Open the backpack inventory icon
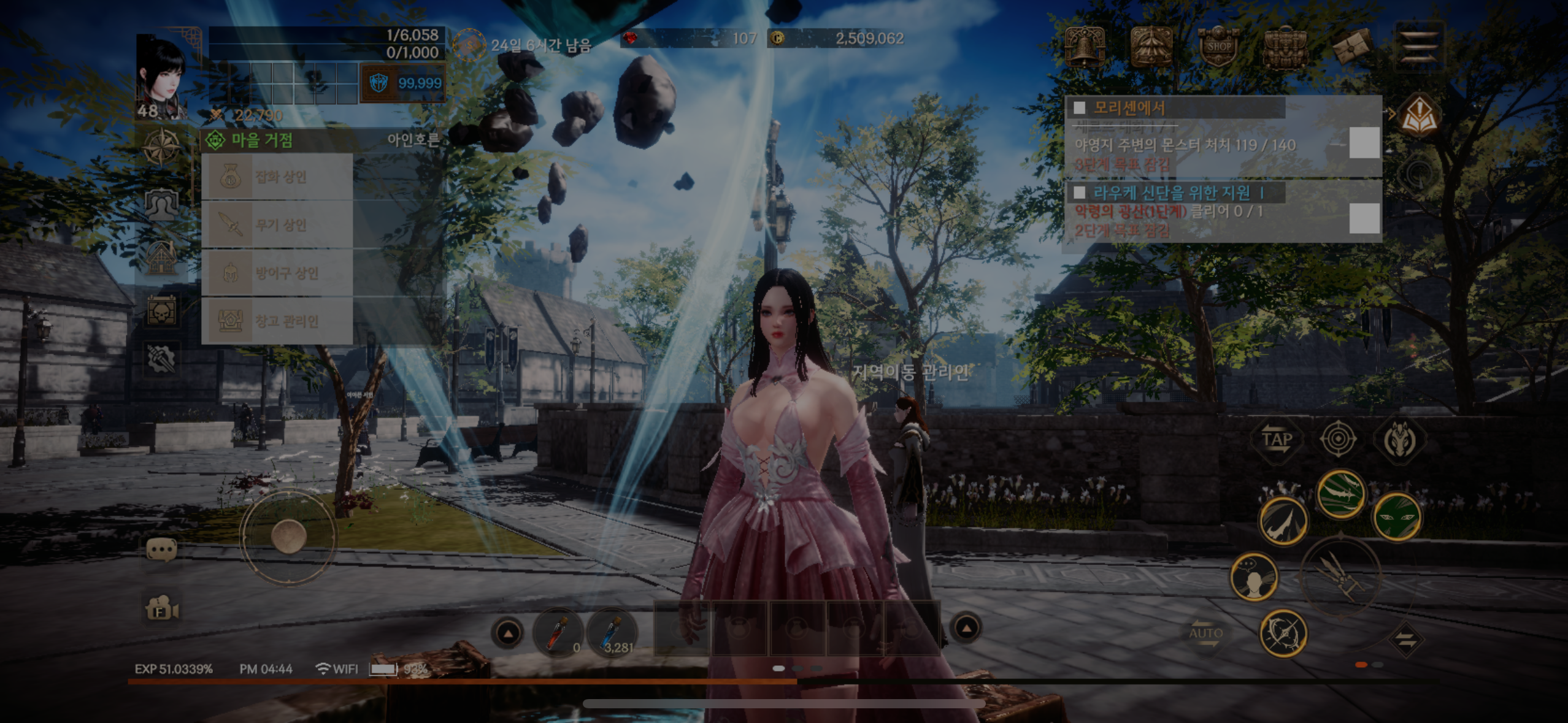Viewport: 1568px width, 723px height. (x=1285, y=47)
